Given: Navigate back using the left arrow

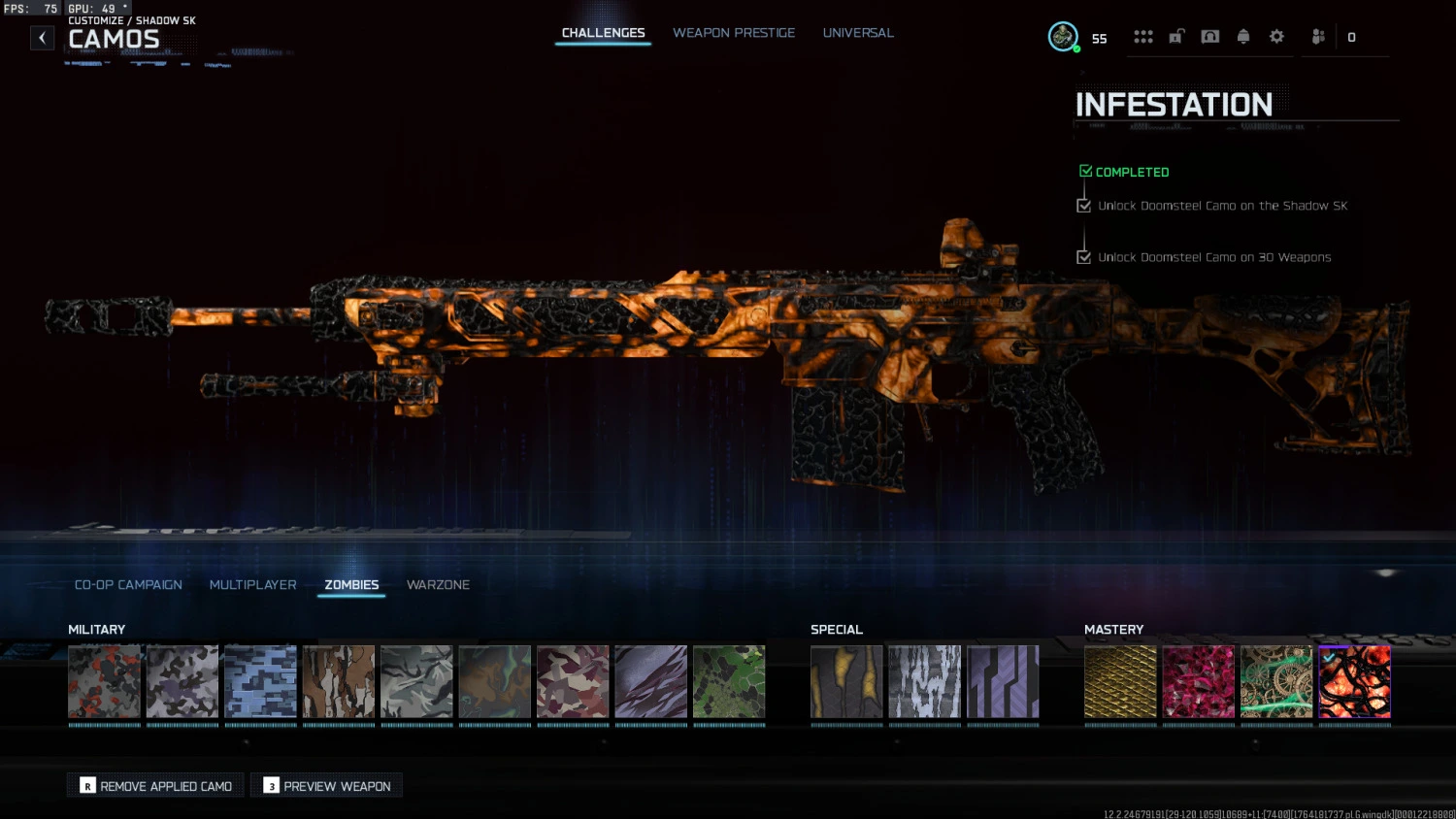Looking at the screenshot, I should pos(42,37).
